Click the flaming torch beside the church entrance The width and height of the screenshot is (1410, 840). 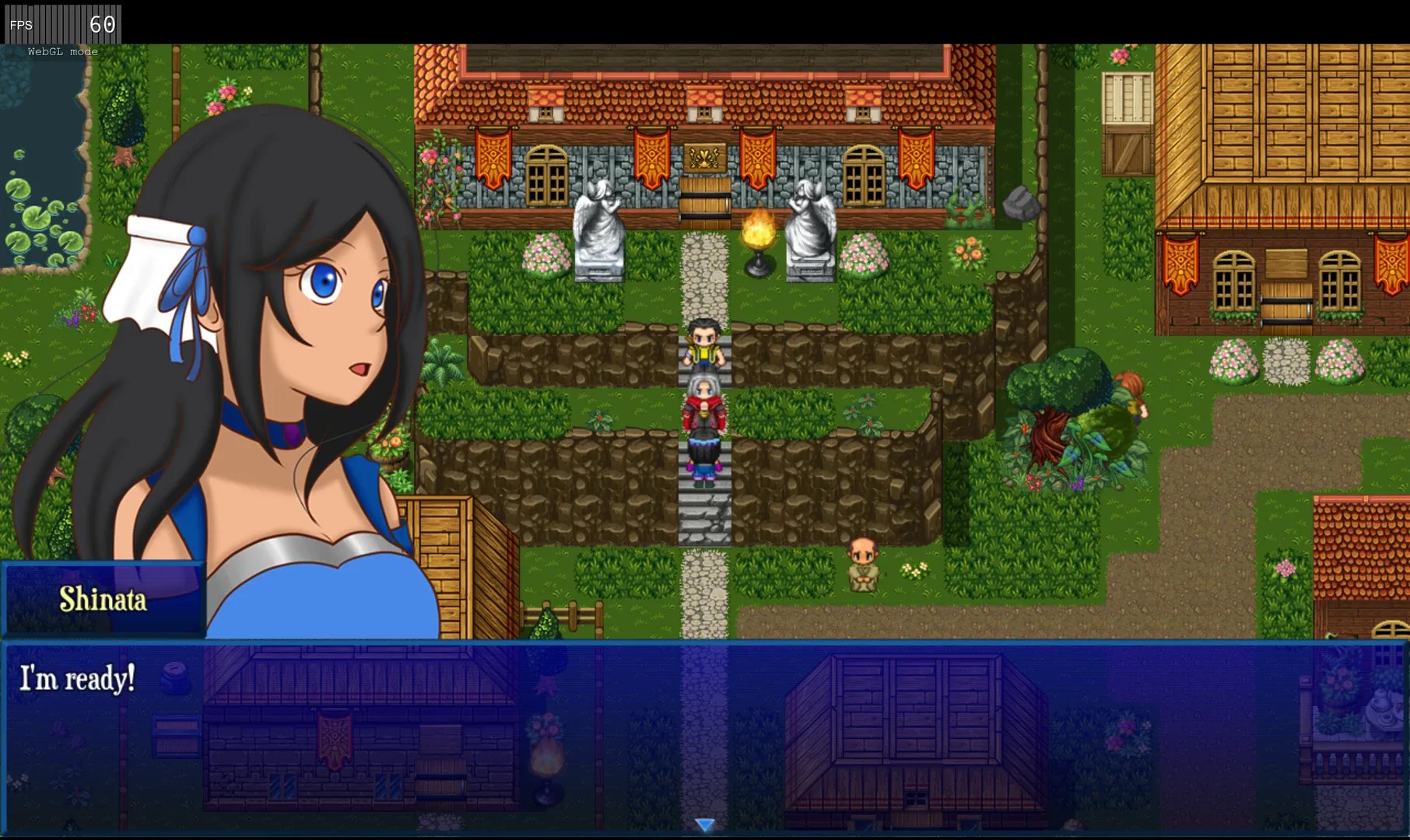click(x=757, y=233)
